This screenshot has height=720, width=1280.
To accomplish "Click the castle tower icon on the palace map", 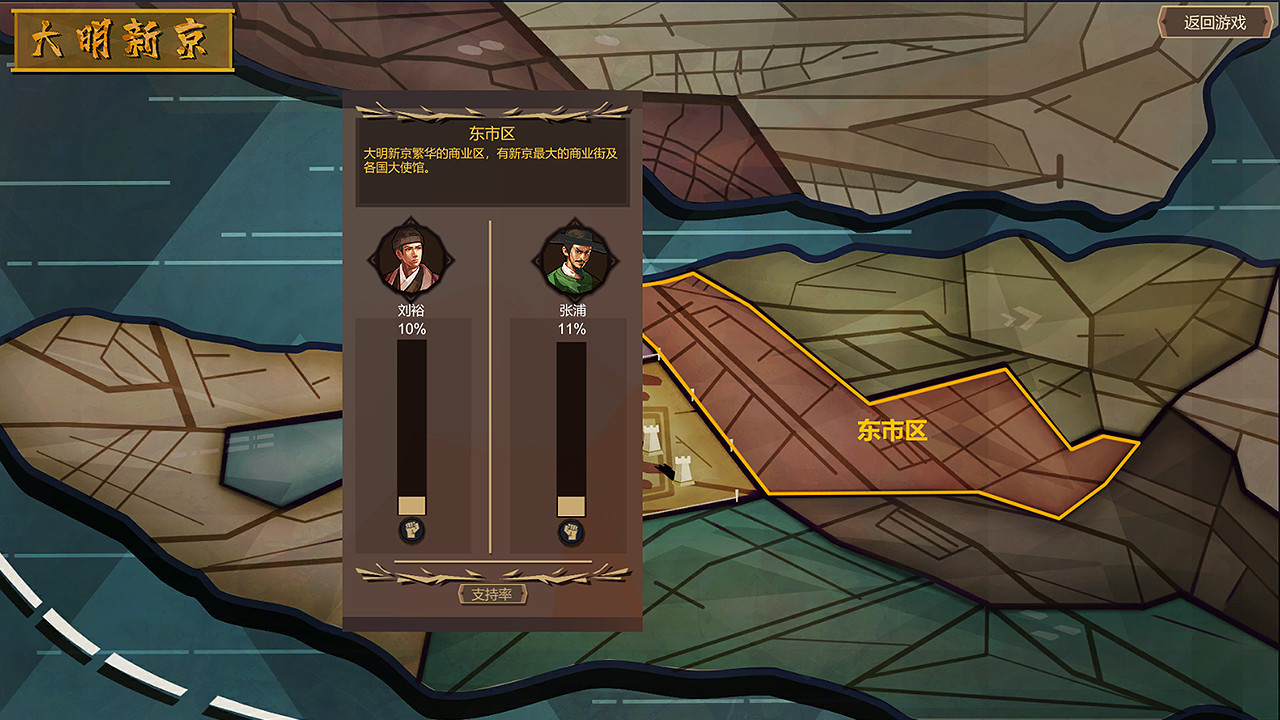I will coord(652,438).
